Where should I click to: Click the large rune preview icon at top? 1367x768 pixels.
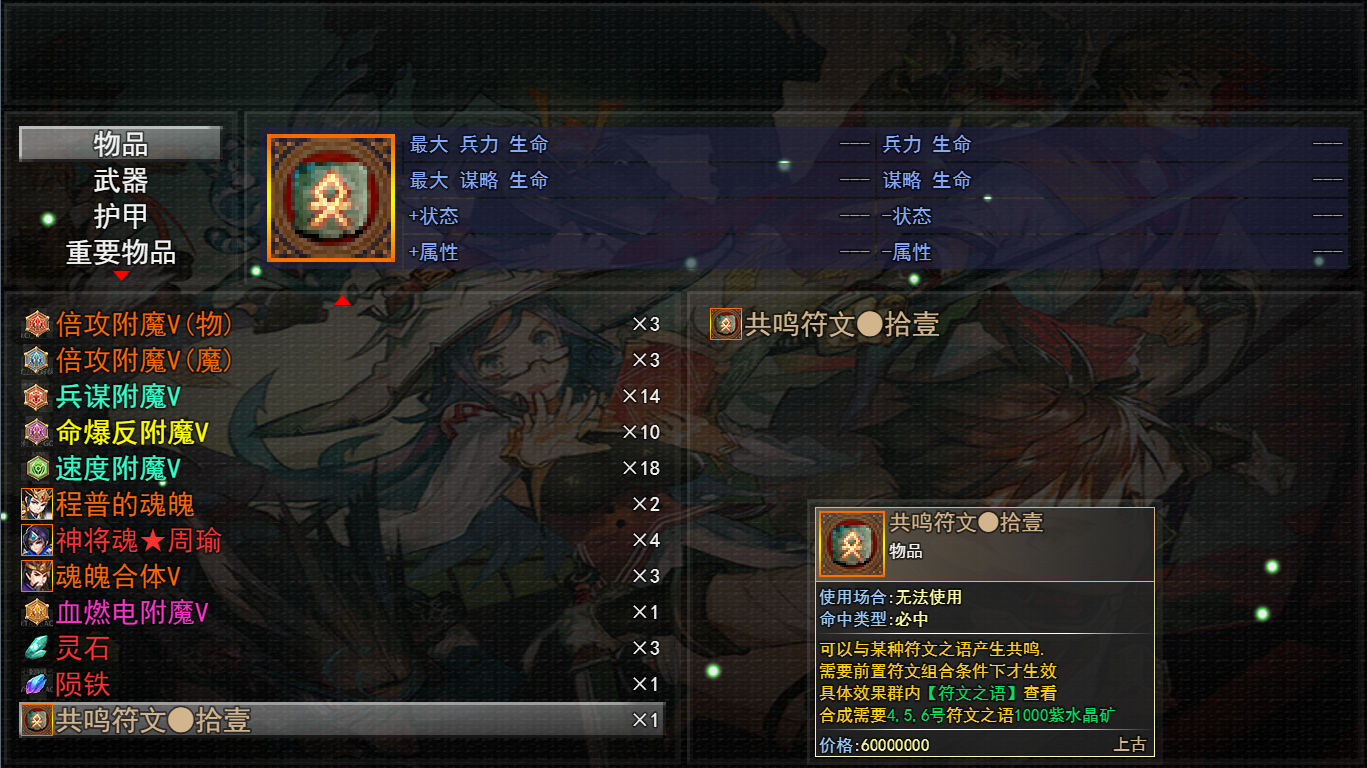point(330,196)
